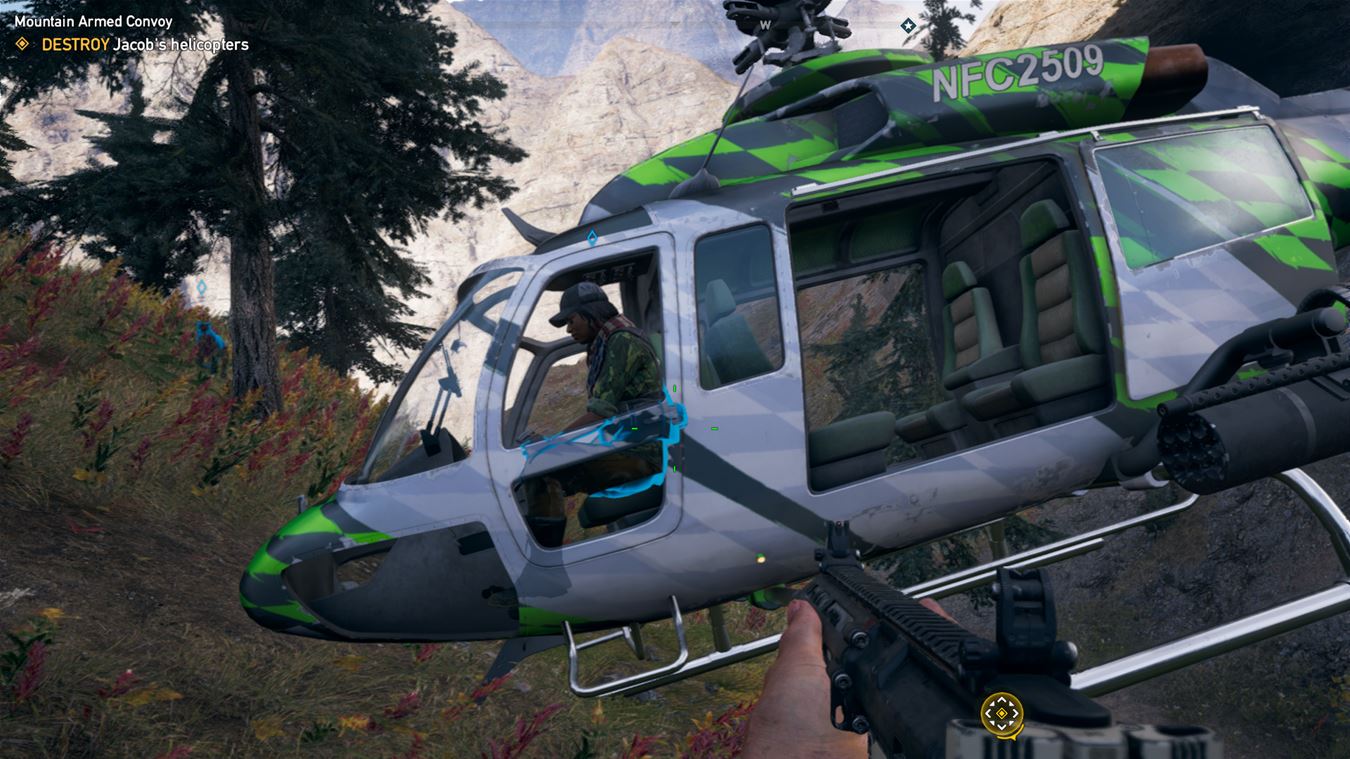Click the W compass heading marker
The height and width of the screenshot is (759, 1350).
tap(767, 23)
